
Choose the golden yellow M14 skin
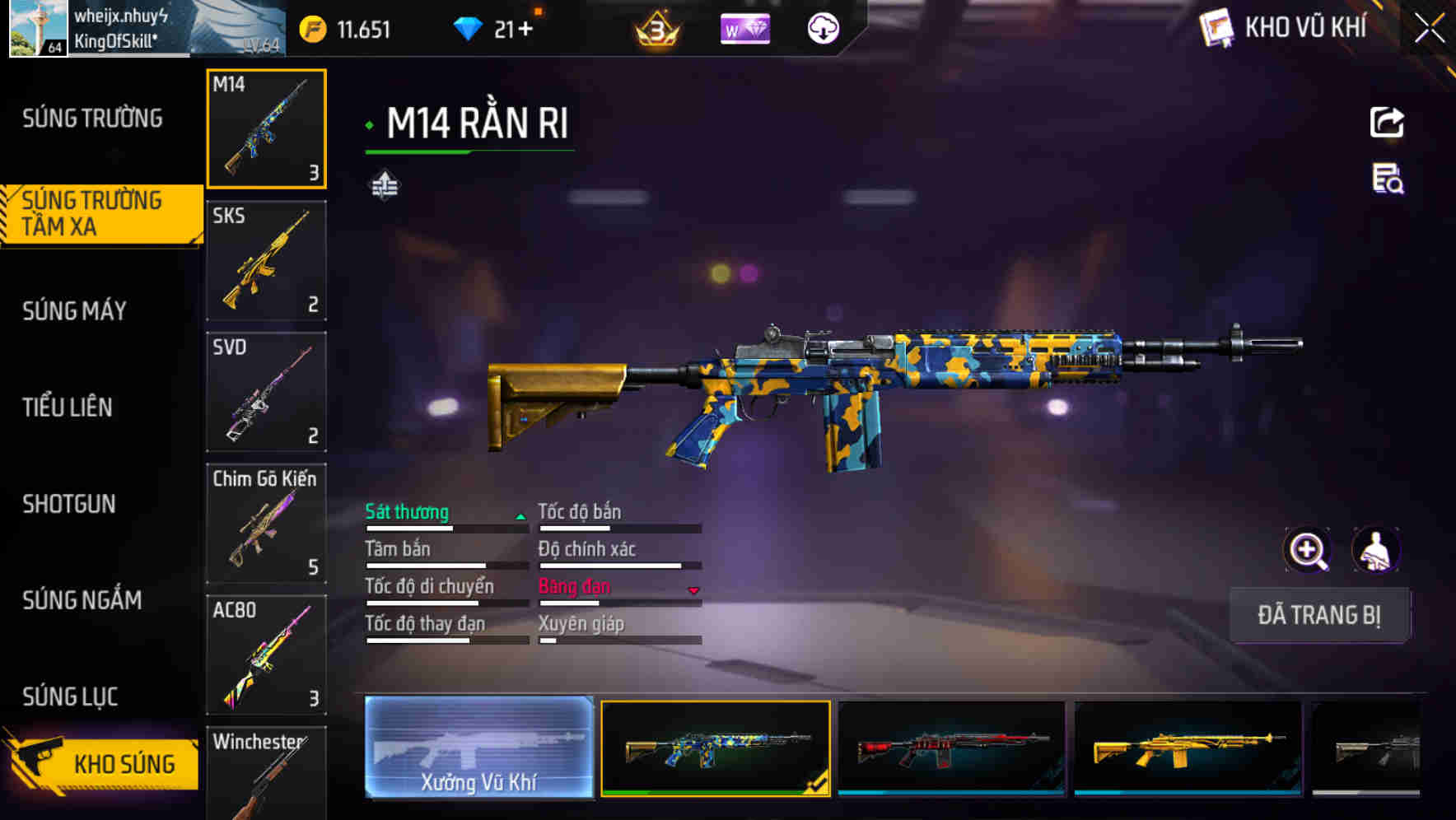pyautogui.click(x=1188, y=748)
